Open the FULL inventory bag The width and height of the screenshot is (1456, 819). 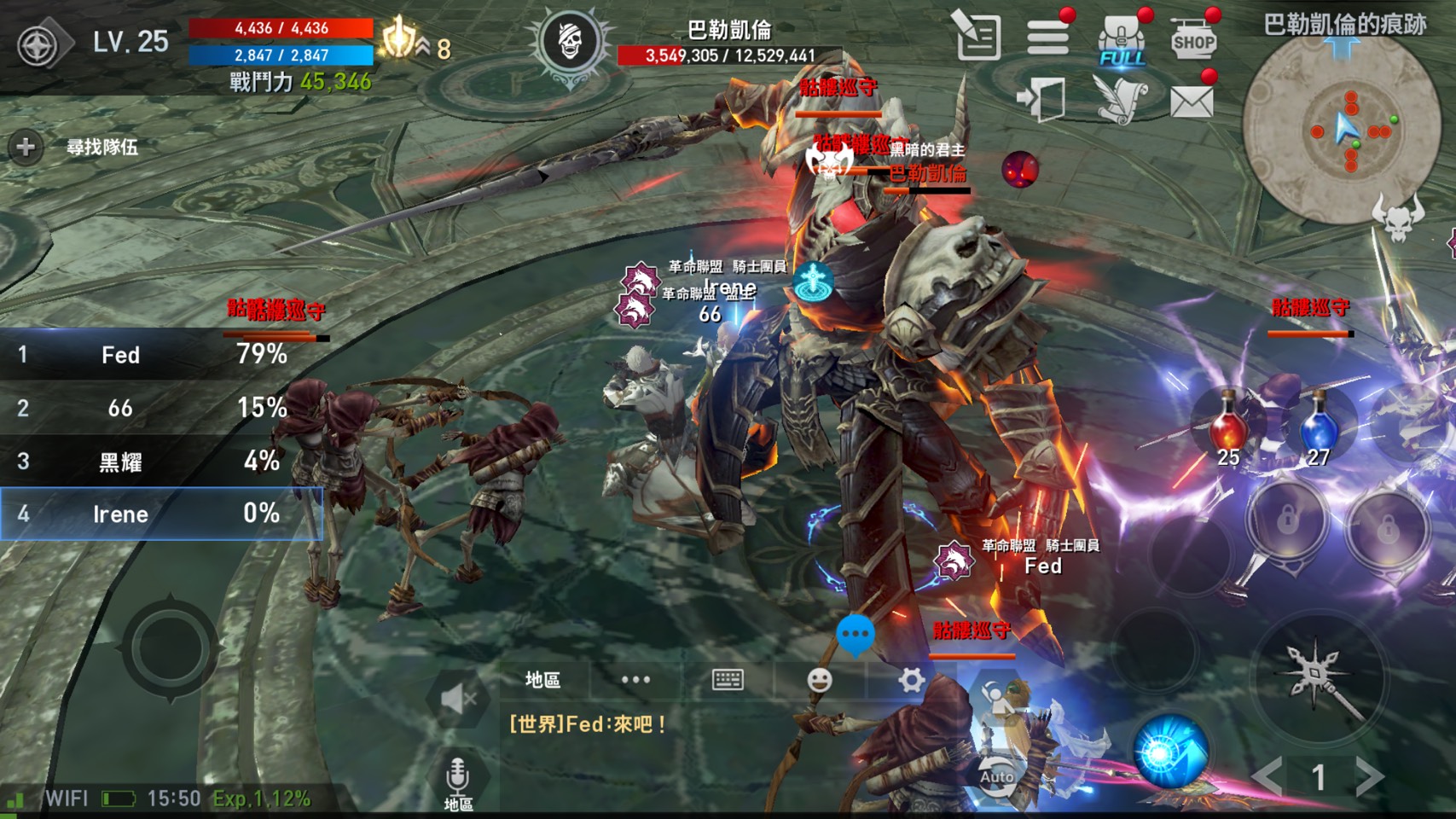click(x=1121, y=40)
